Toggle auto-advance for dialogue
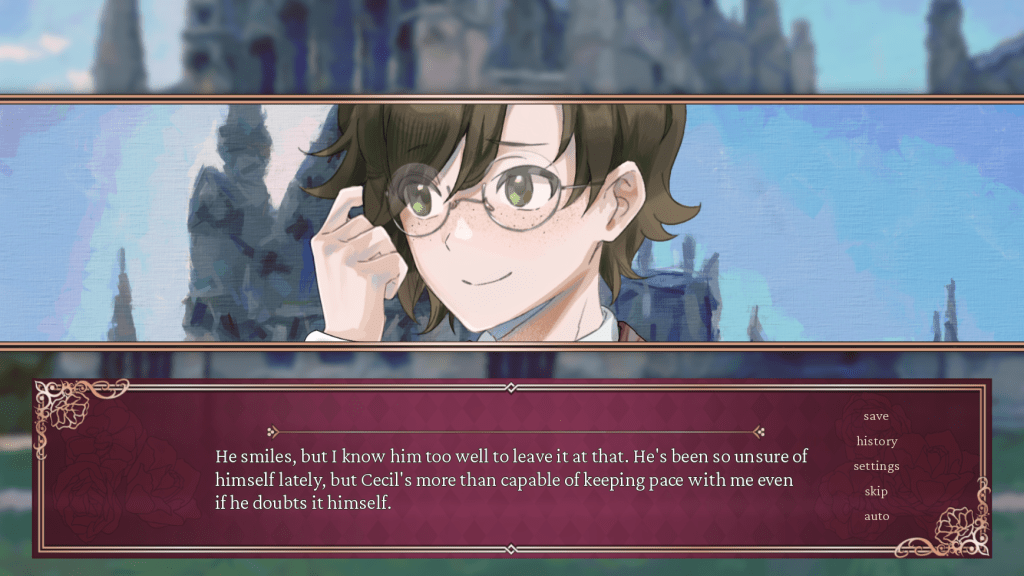 click(876, 516)
